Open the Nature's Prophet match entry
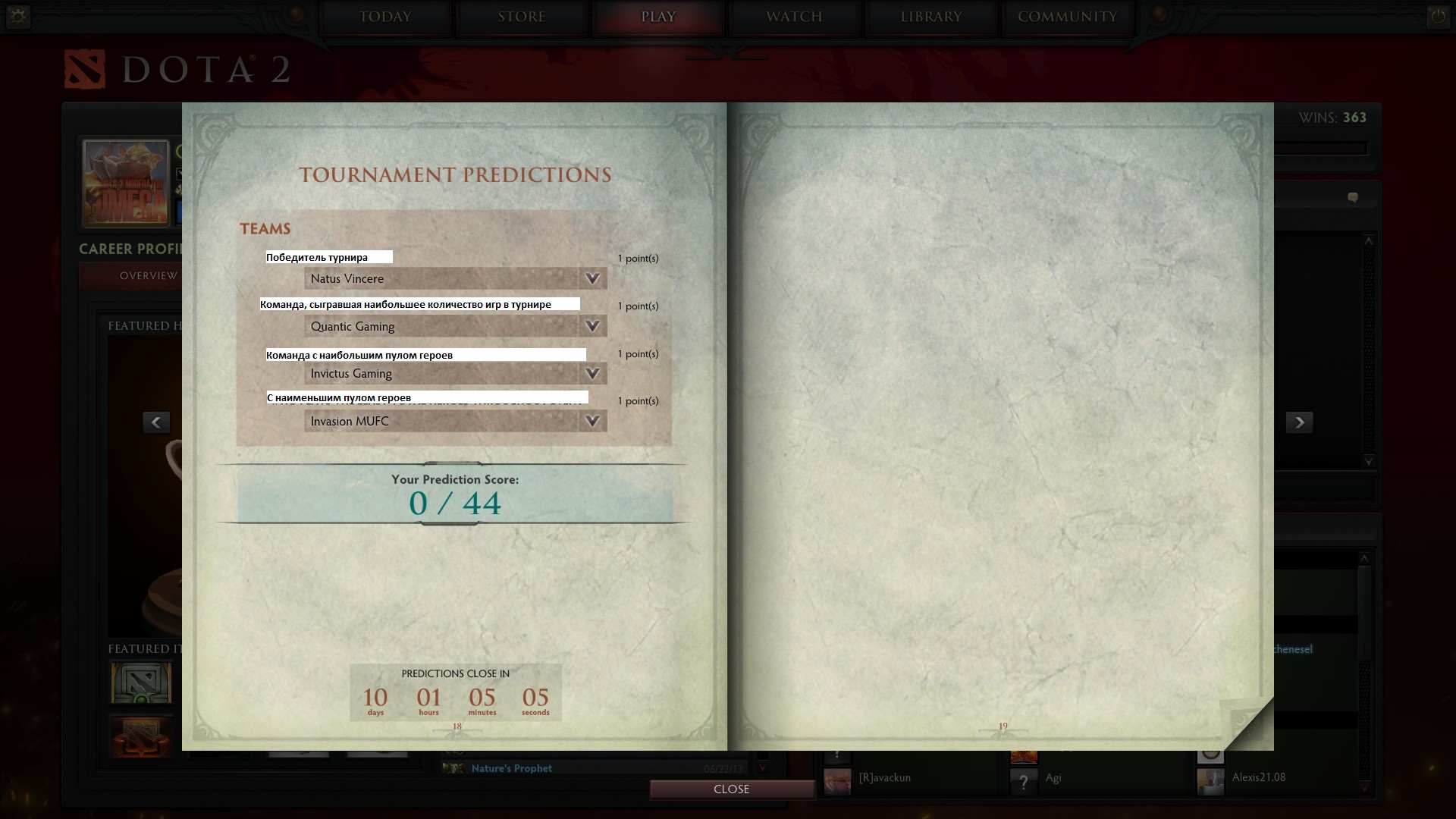 click(512, 769)
